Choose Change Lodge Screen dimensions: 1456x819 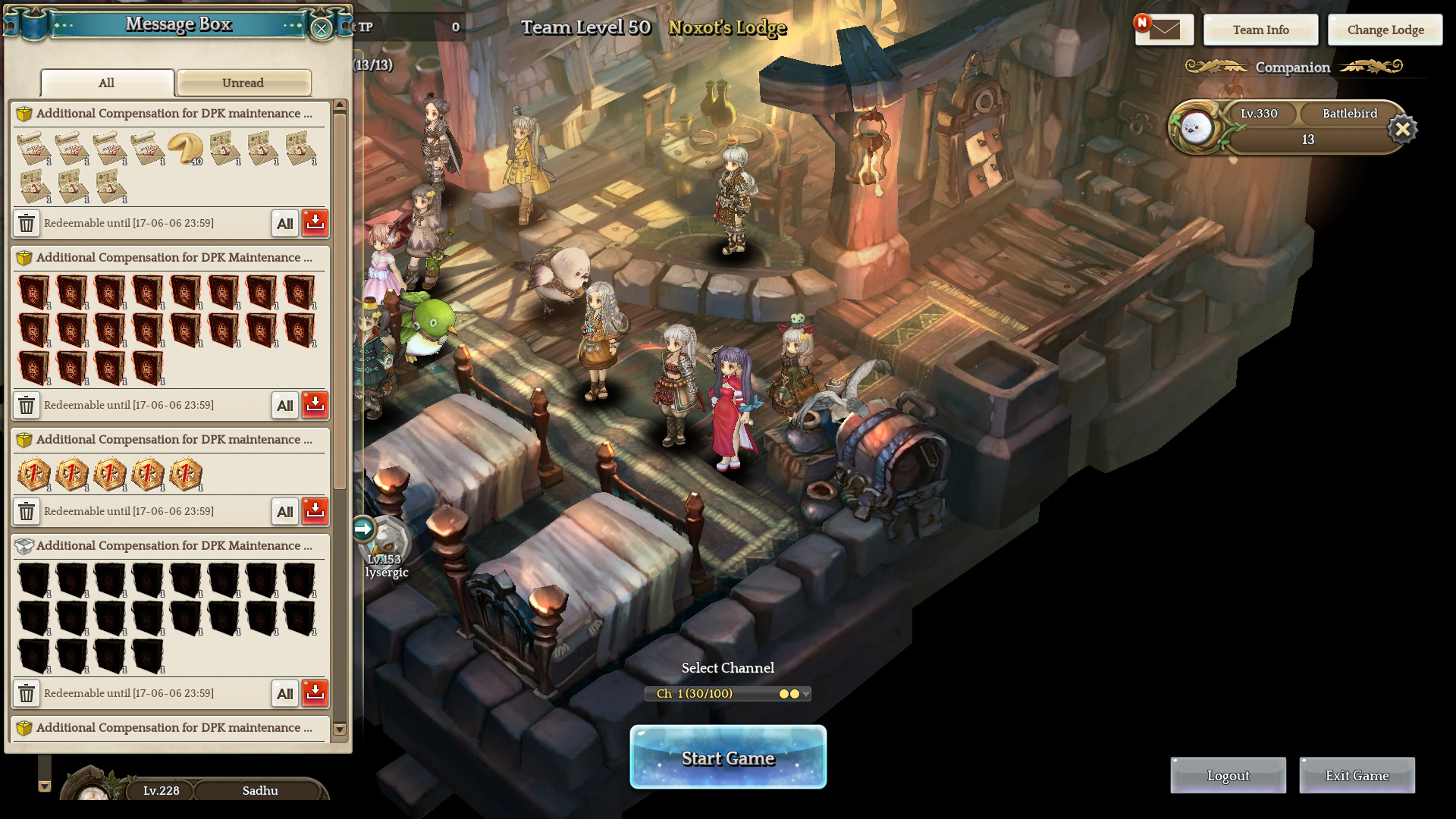(1385, 30)
